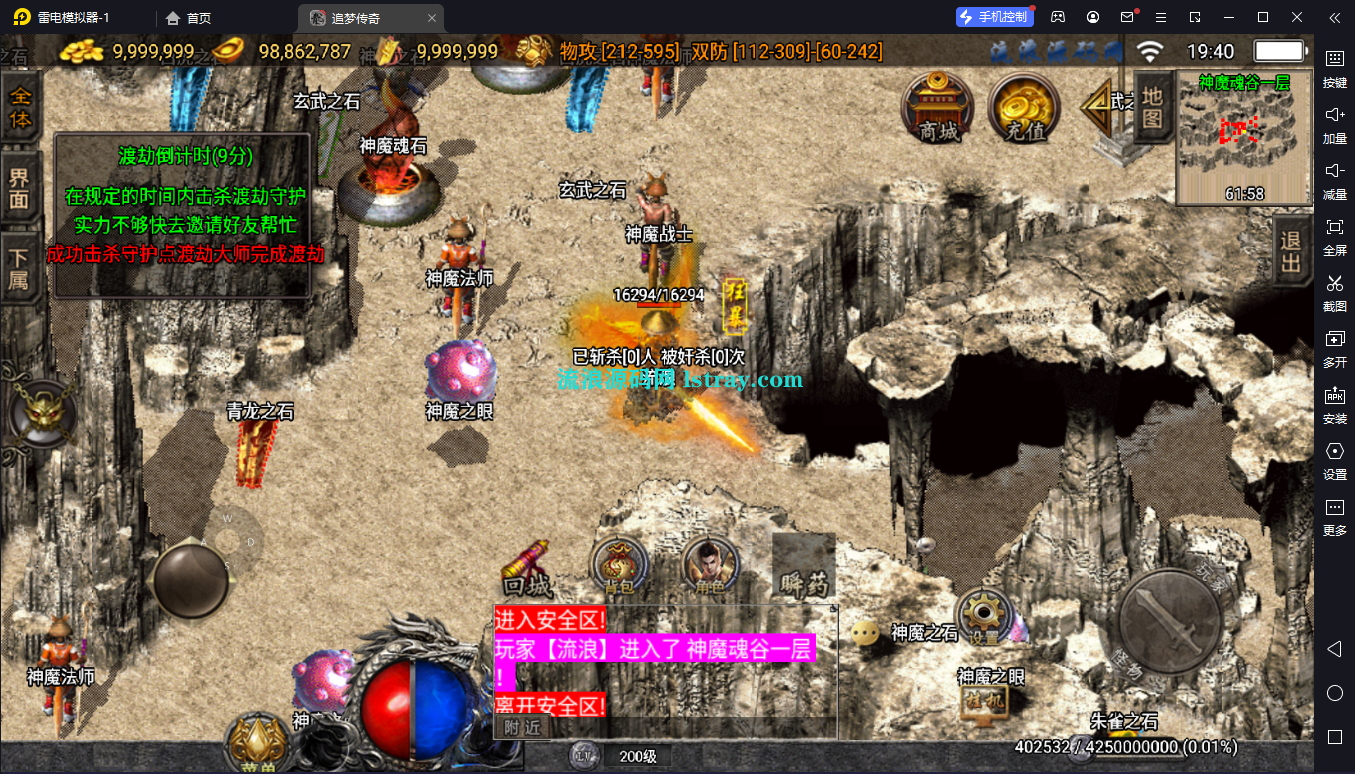Tap the 瞬药 instant potion button

803,567
